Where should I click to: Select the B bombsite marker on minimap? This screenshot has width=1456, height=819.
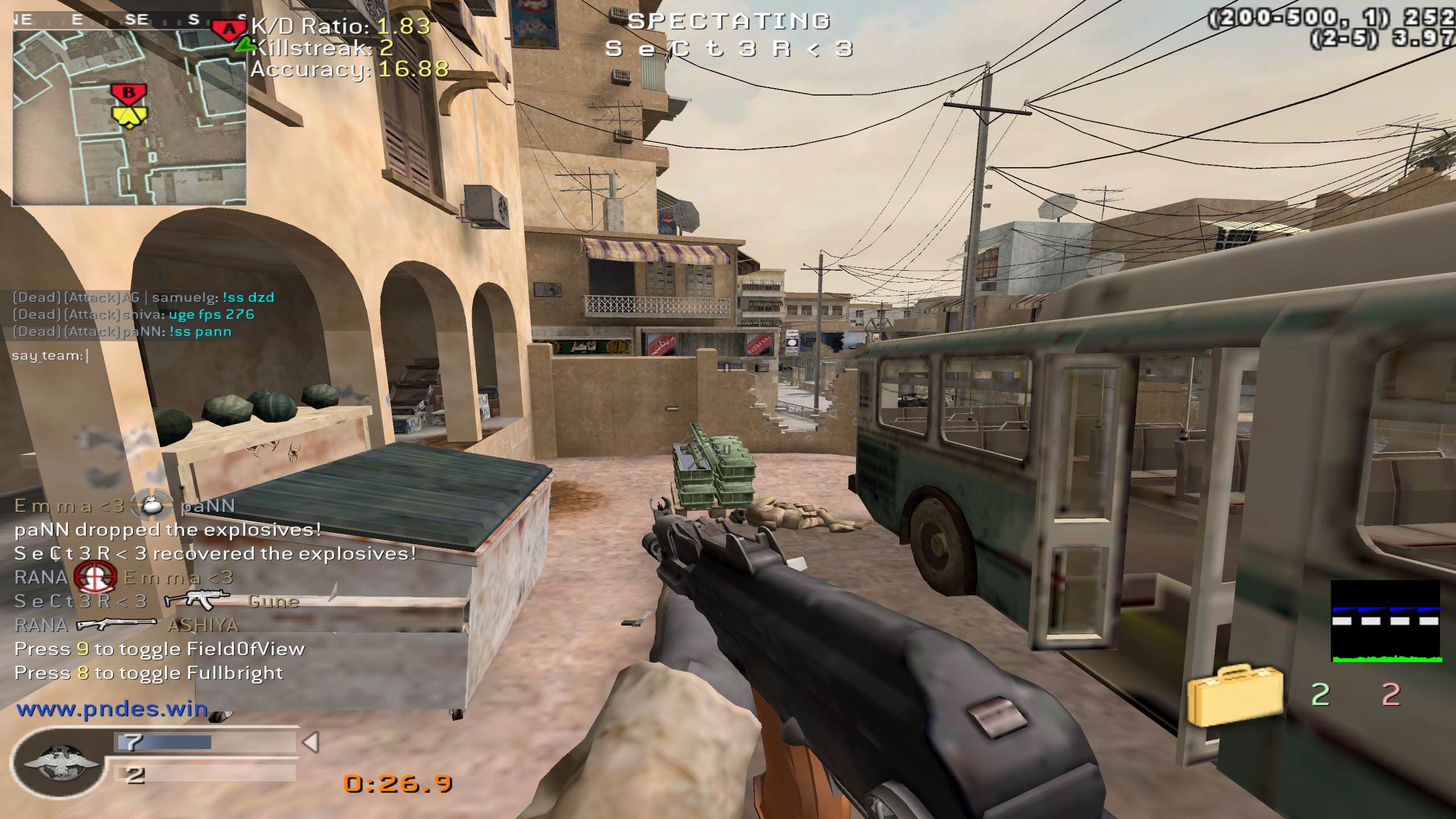[x=129, y=93]
